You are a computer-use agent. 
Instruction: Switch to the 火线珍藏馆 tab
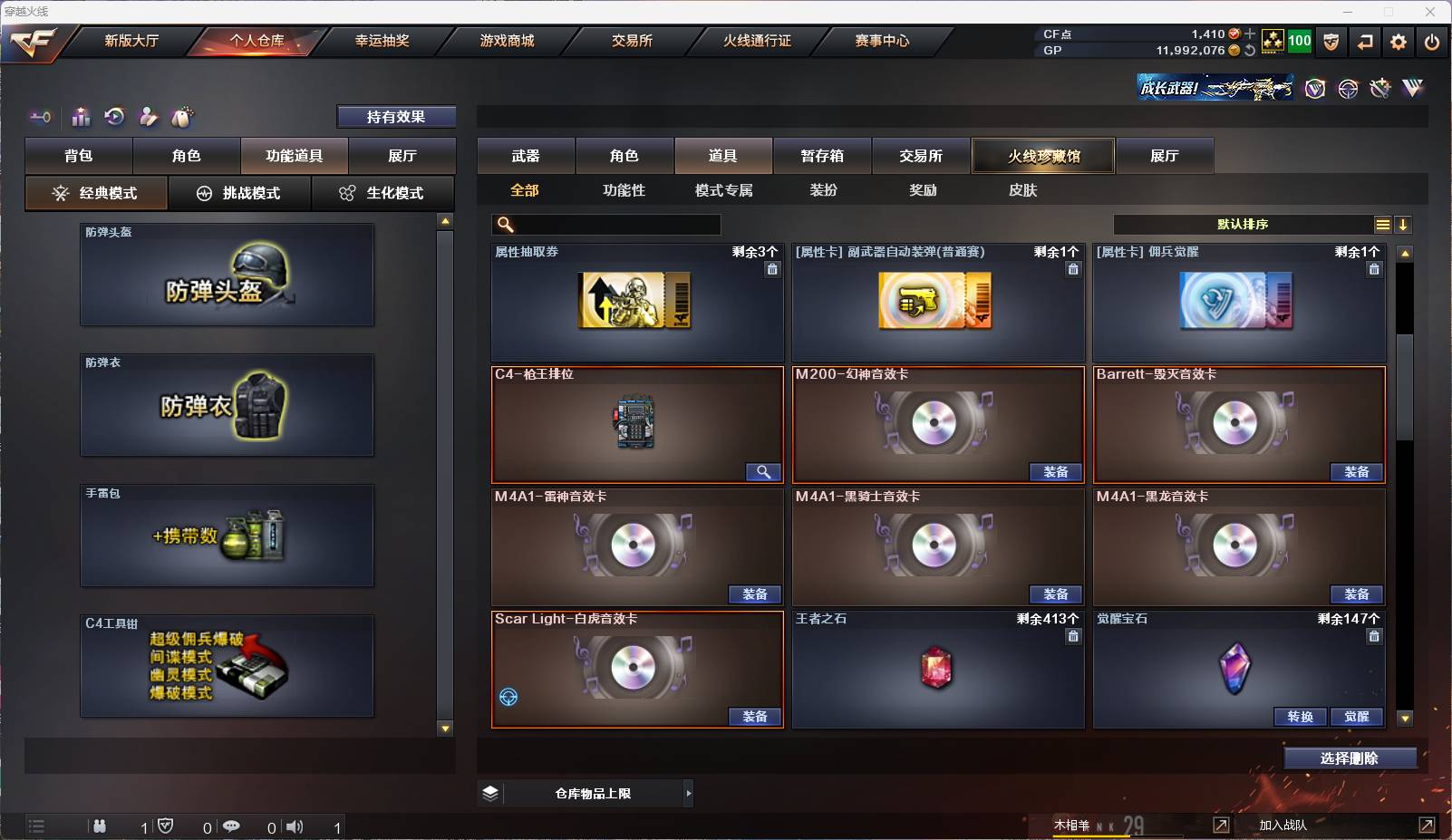point(1044,155)
